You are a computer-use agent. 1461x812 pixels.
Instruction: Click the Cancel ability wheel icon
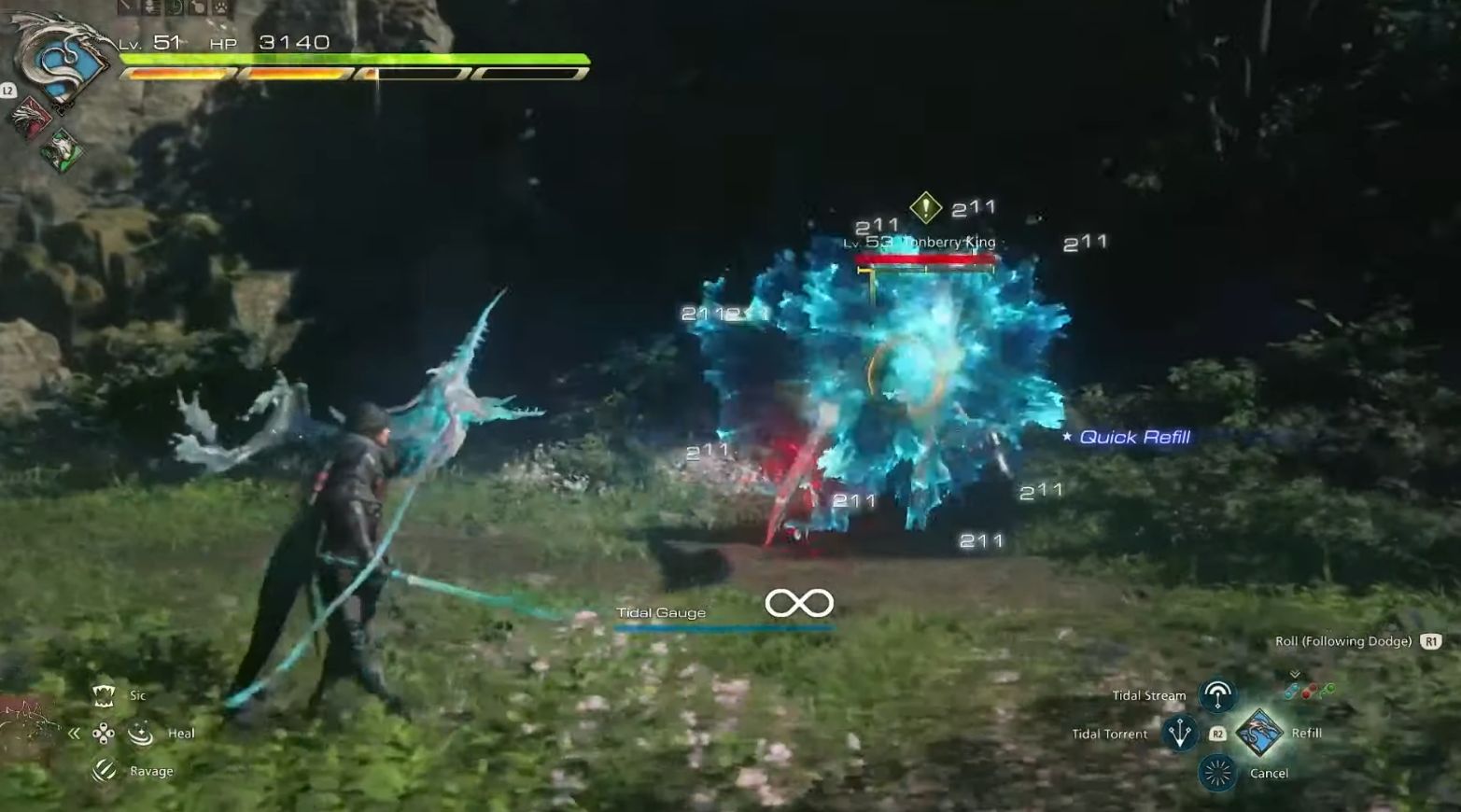tap(1217, 773)
